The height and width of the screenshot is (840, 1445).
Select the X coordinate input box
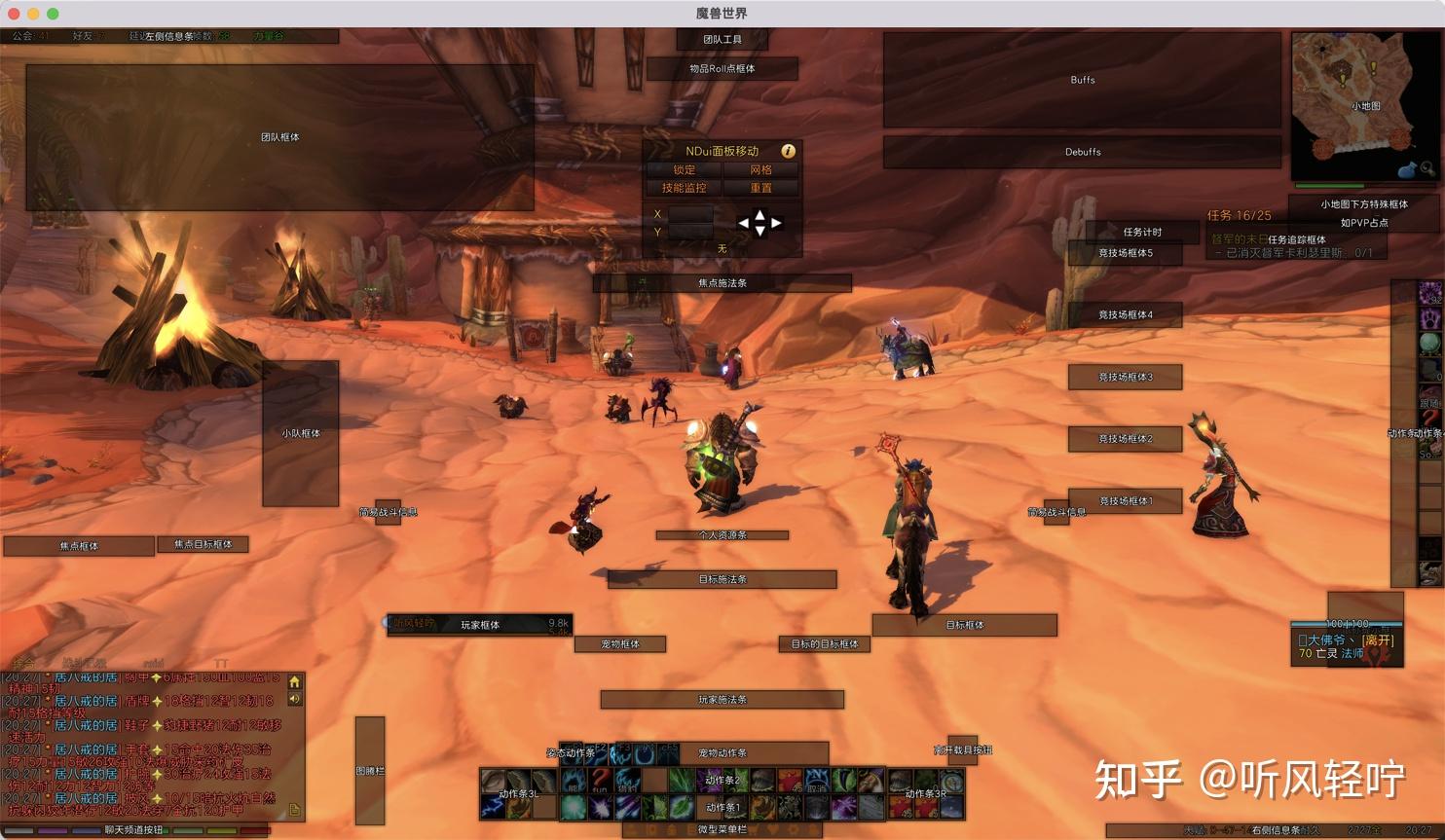point(690,214)
